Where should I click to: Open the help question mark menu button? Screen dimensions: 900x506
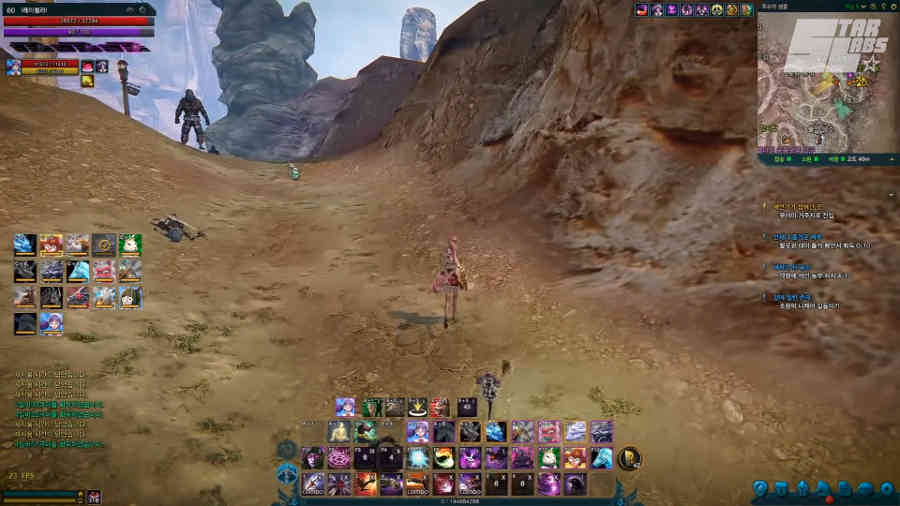[x=760, y=489]
